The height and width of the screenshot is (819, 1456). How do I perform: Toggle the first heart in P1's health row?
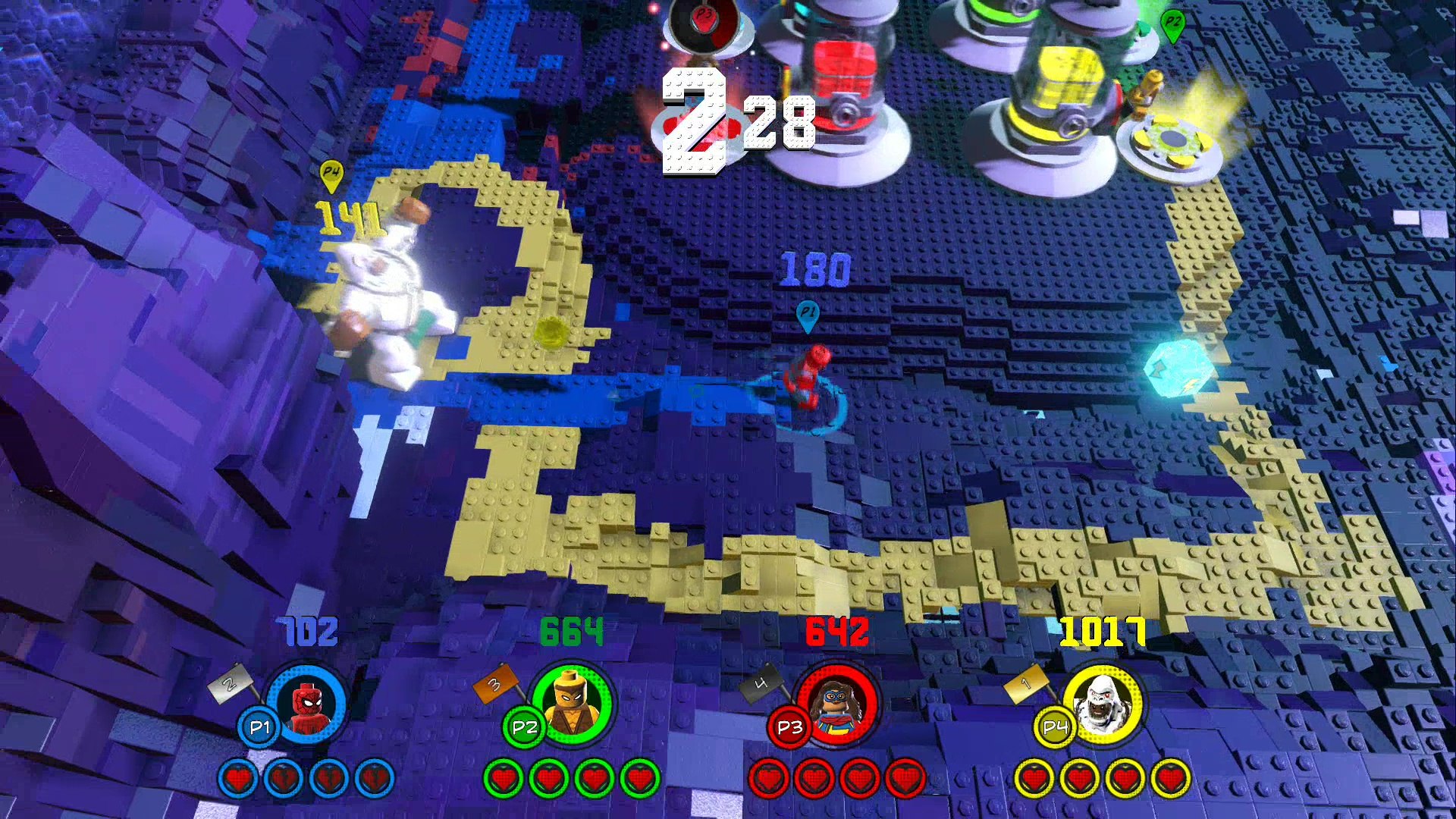[239, 777]
